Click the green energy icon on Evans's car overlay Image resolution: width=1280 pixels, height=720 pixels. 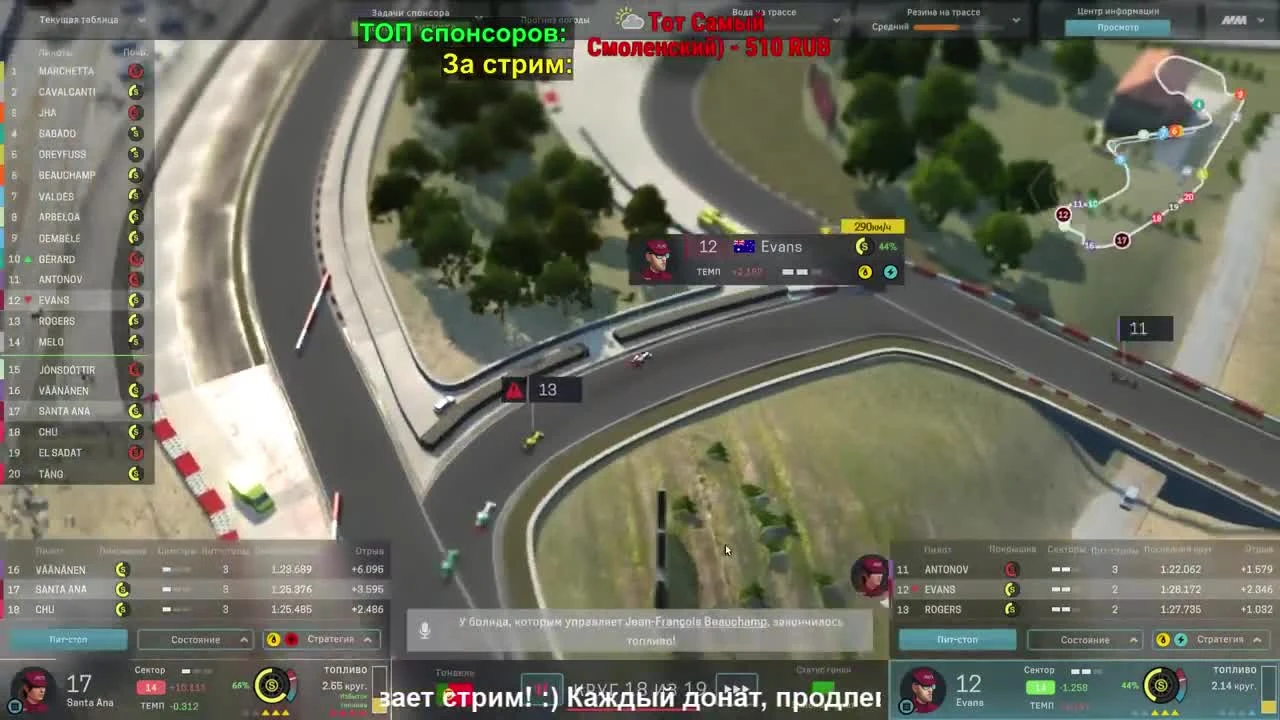click(x=890, y=271)
